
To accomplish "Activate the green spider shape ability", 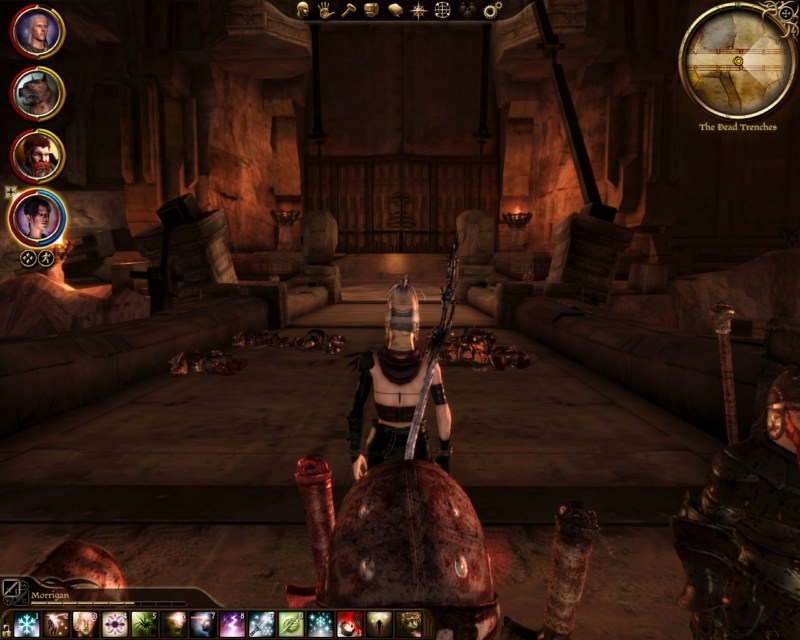I will pos(144,625).
